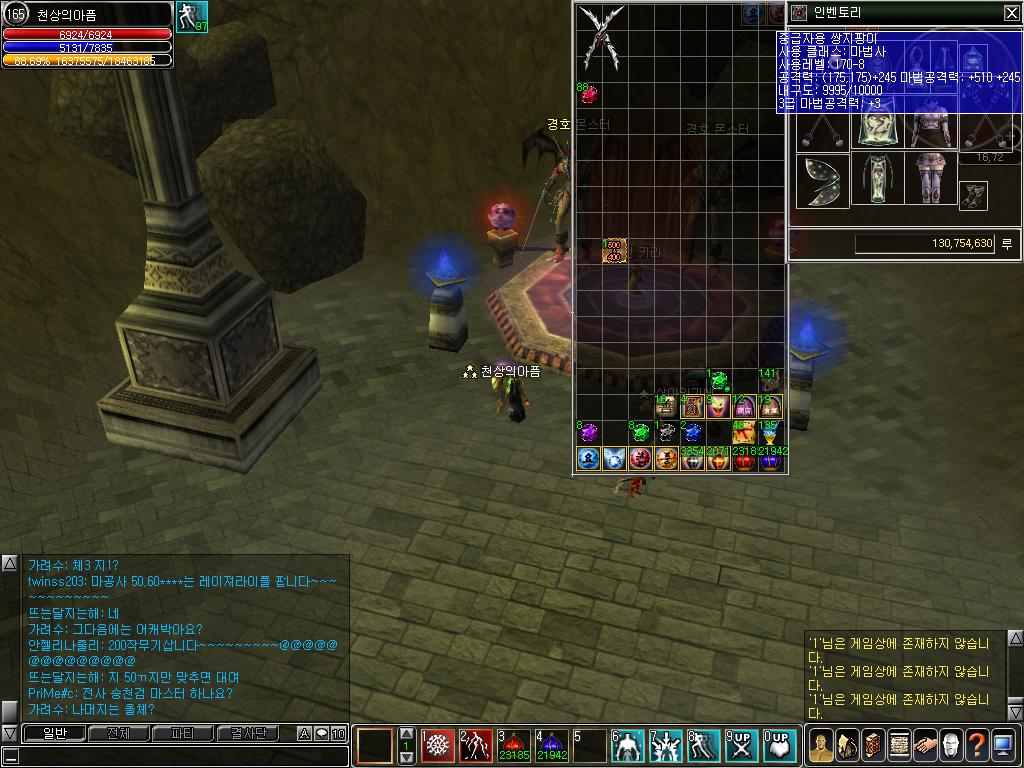Open the monitor system menu icon

pyautogui.click(x=1002, y=745)
